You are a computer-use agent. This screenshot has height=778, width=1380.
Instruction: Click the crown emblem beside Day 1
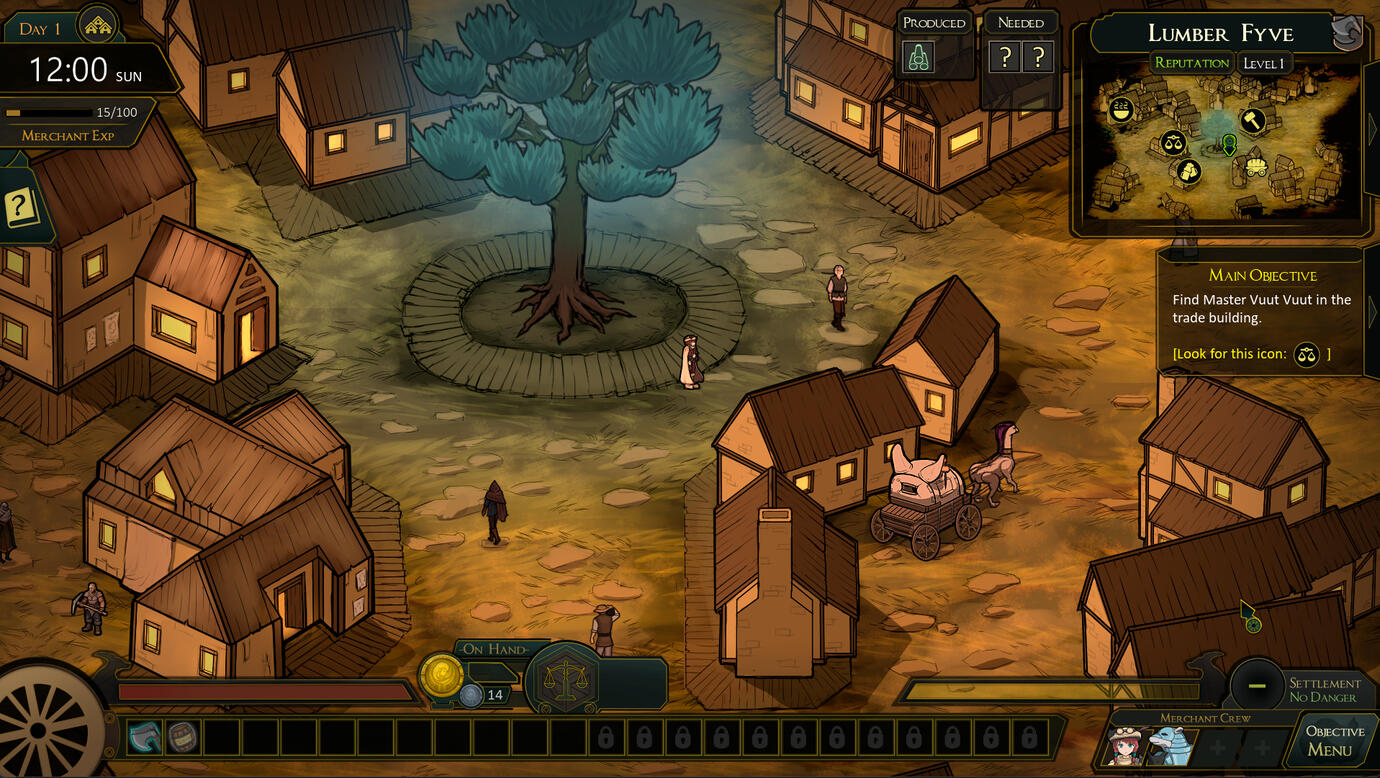[x=98, y=26]
